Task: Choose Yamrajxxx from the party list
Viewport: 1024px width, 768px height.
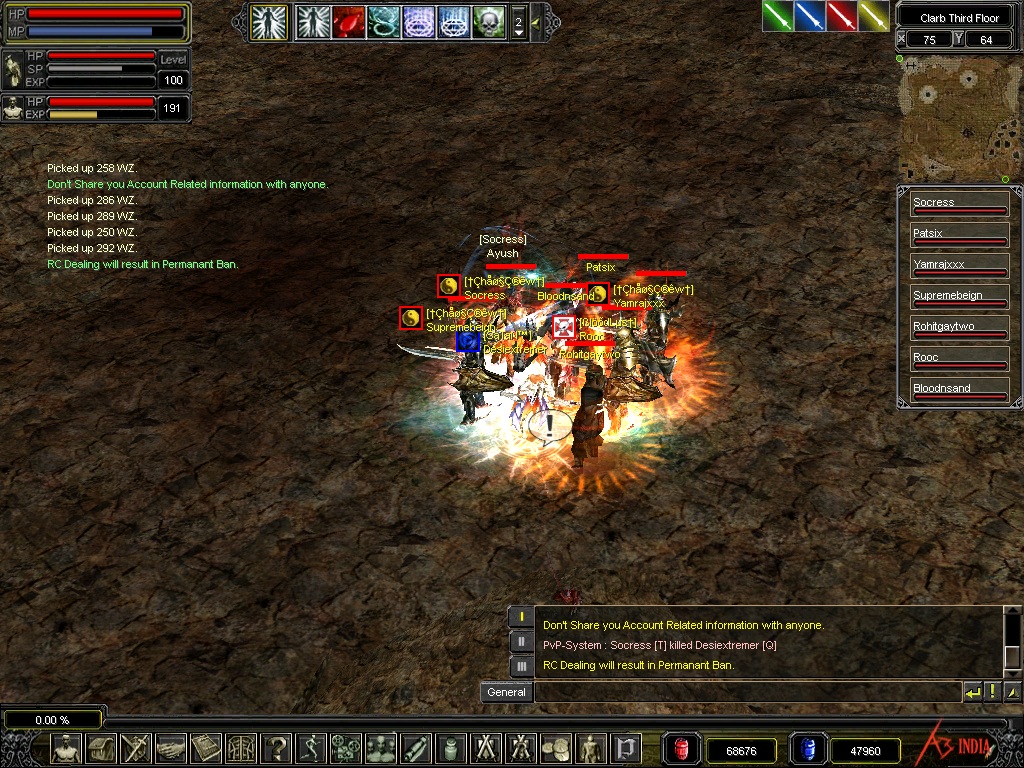Action: [x=959, y=267]
